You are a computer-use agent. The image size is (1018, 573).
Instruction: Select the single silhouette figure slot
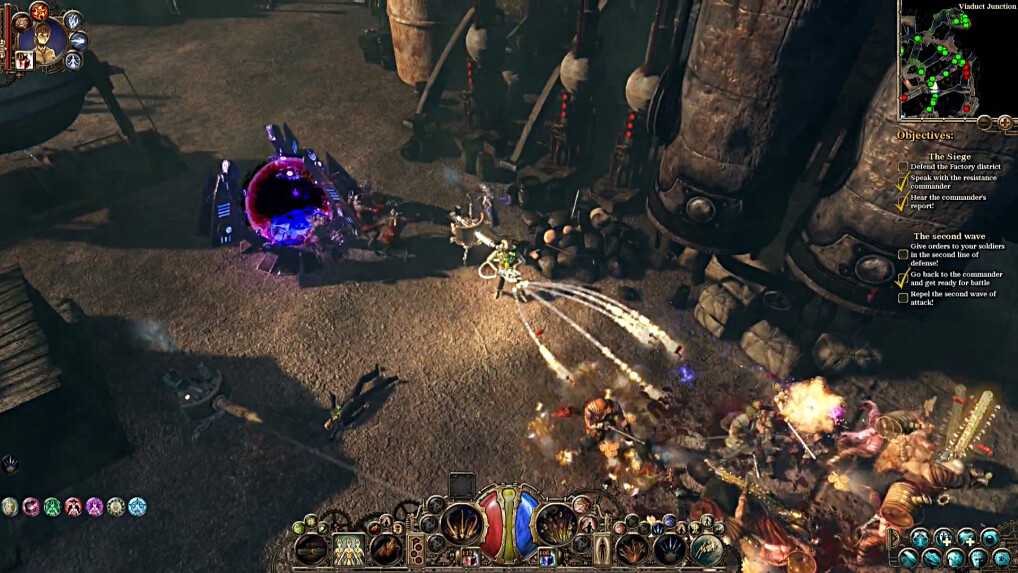pos(603,548)
